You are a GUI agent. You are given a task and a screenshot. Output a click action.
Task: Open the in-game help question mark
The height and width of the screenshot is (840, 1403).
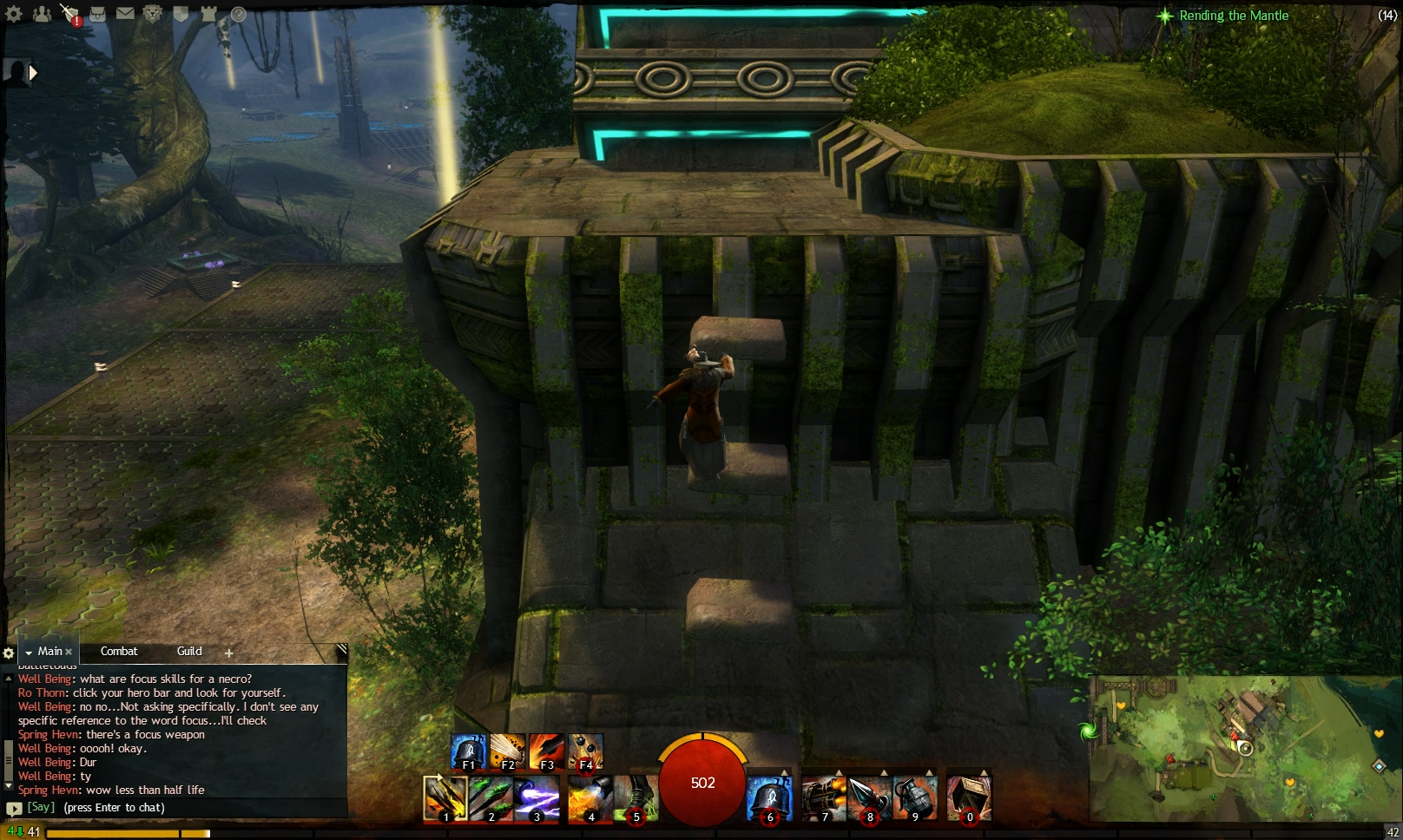pos(237,15)
